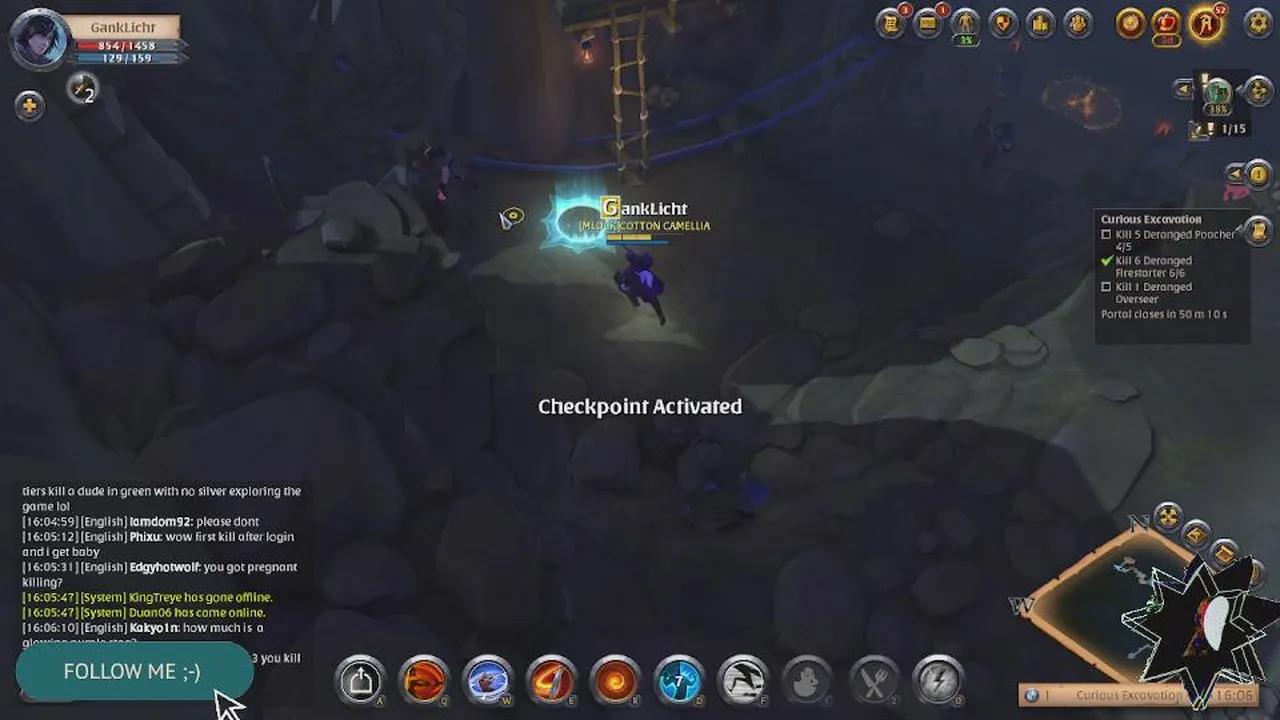Image resolution: width=1280 pixels, height=720 pixels.
Task: Click the character portrait of GankLicht
Action: click(38, 41)
